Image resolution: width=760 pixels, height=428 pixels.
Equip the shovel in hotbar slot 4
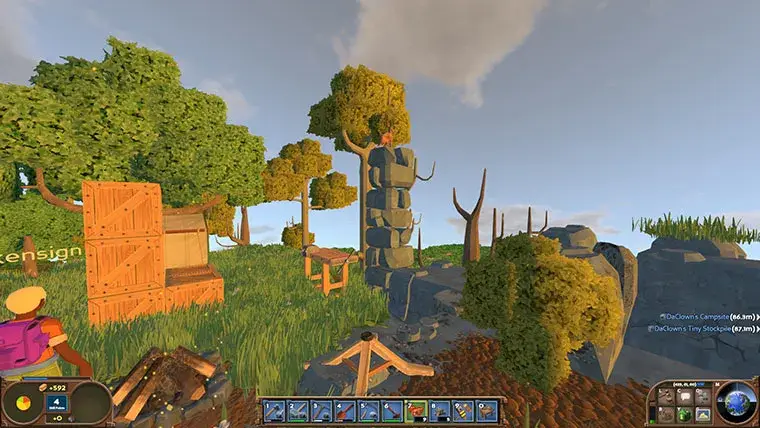tap(345, 410)
